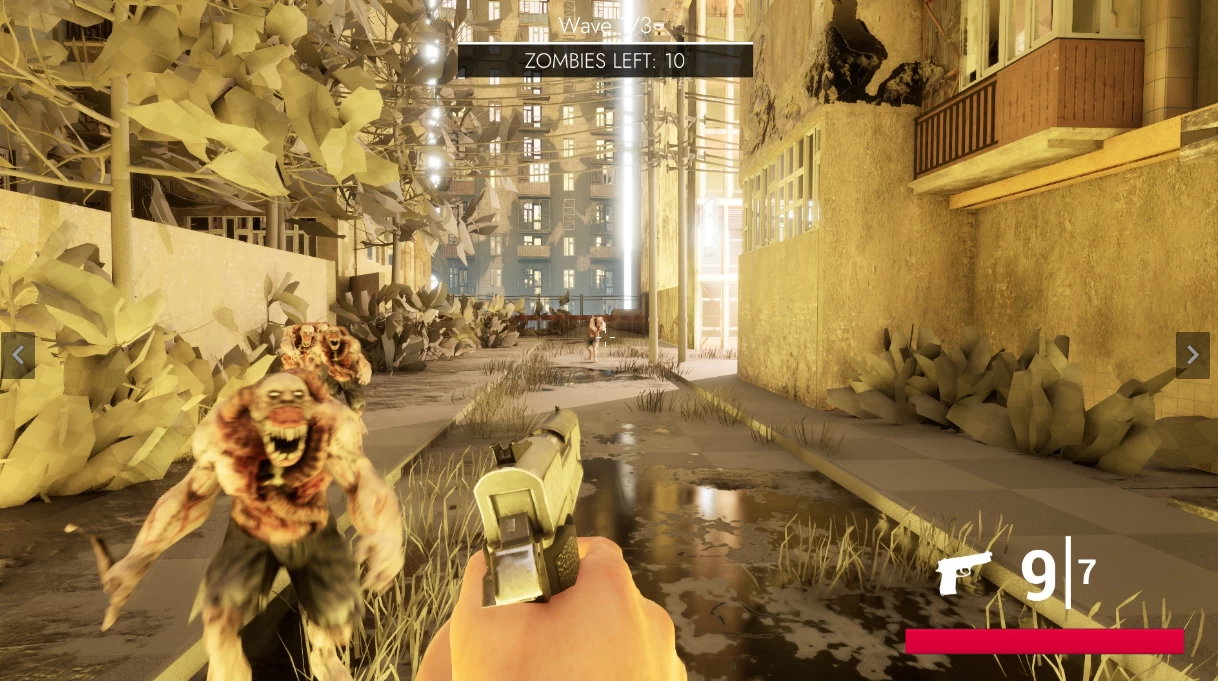The width and height of the screenshot is (1218, 681).
Task: Select the pistol weapon icon
Action: [x=963, y=572]
